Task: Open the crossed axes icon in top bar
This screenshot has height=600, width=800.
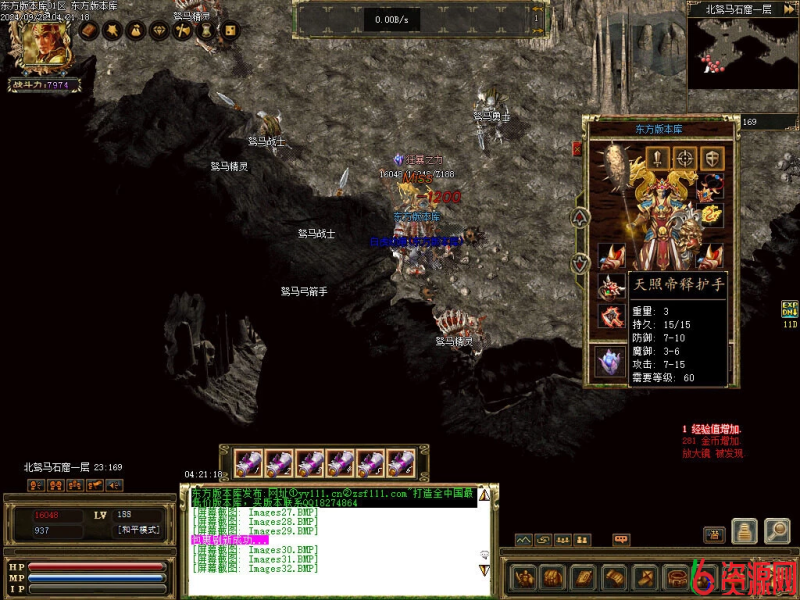Action: (x=182, y=31)
